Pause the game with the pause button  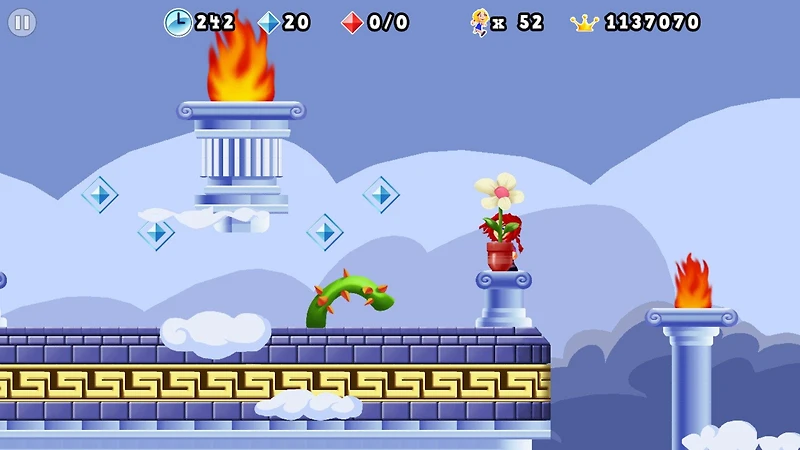point(22,22)
